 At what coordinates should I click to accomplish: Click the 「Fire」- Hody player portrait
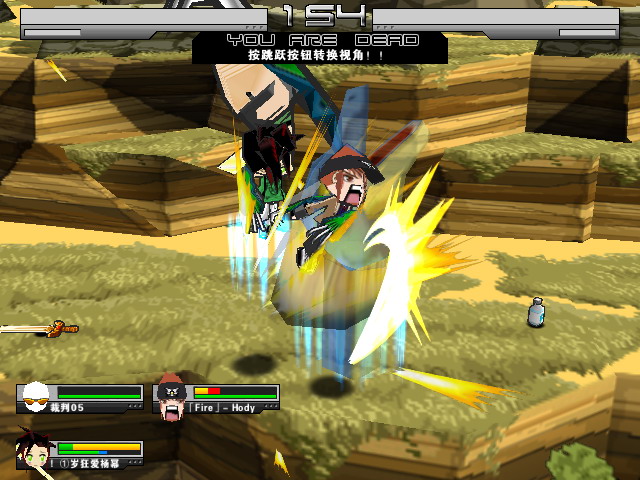171,396
